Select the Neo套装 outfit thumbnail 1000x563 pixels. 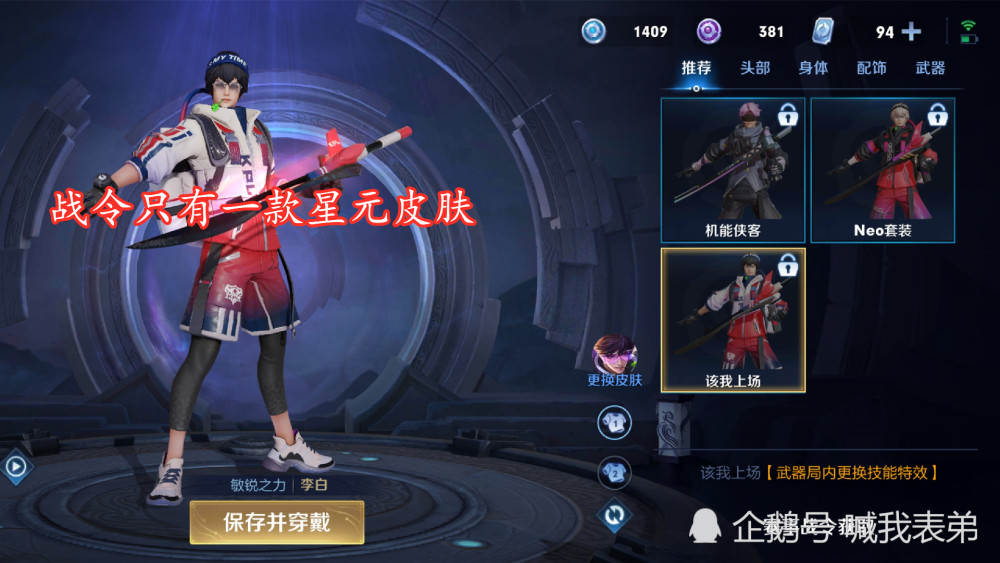[x=882, y=170]
